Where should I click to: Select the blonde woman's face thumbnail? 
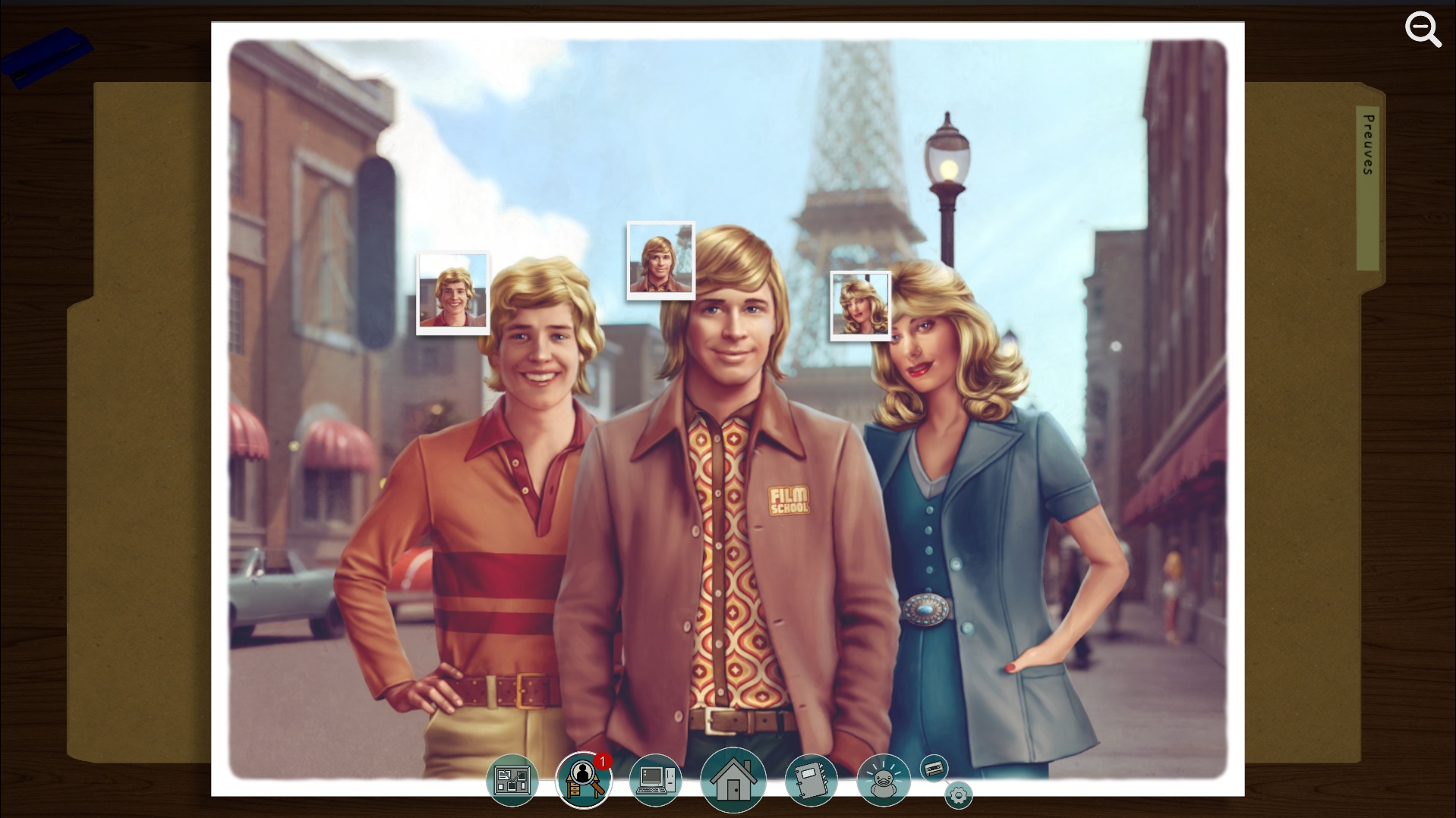(x=860, y=306)
